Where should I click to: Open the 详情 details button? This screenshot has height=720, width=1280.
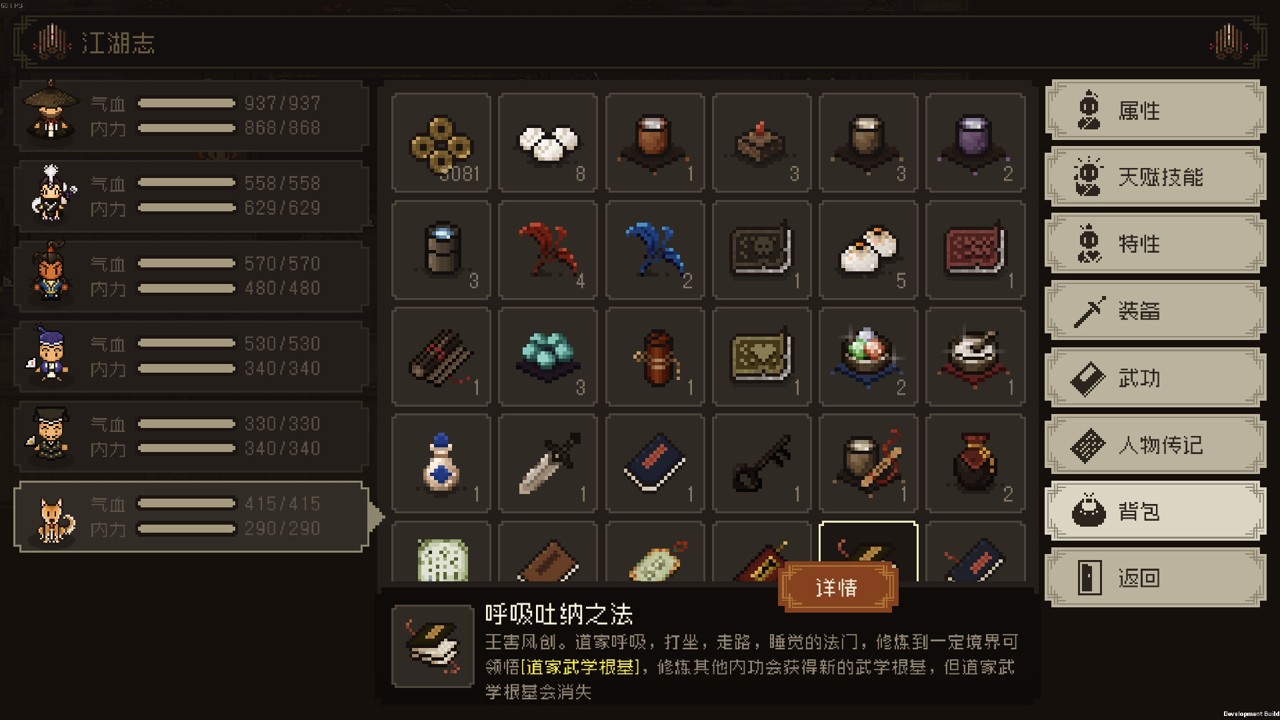pyautogui.click(x=837, y=587)
